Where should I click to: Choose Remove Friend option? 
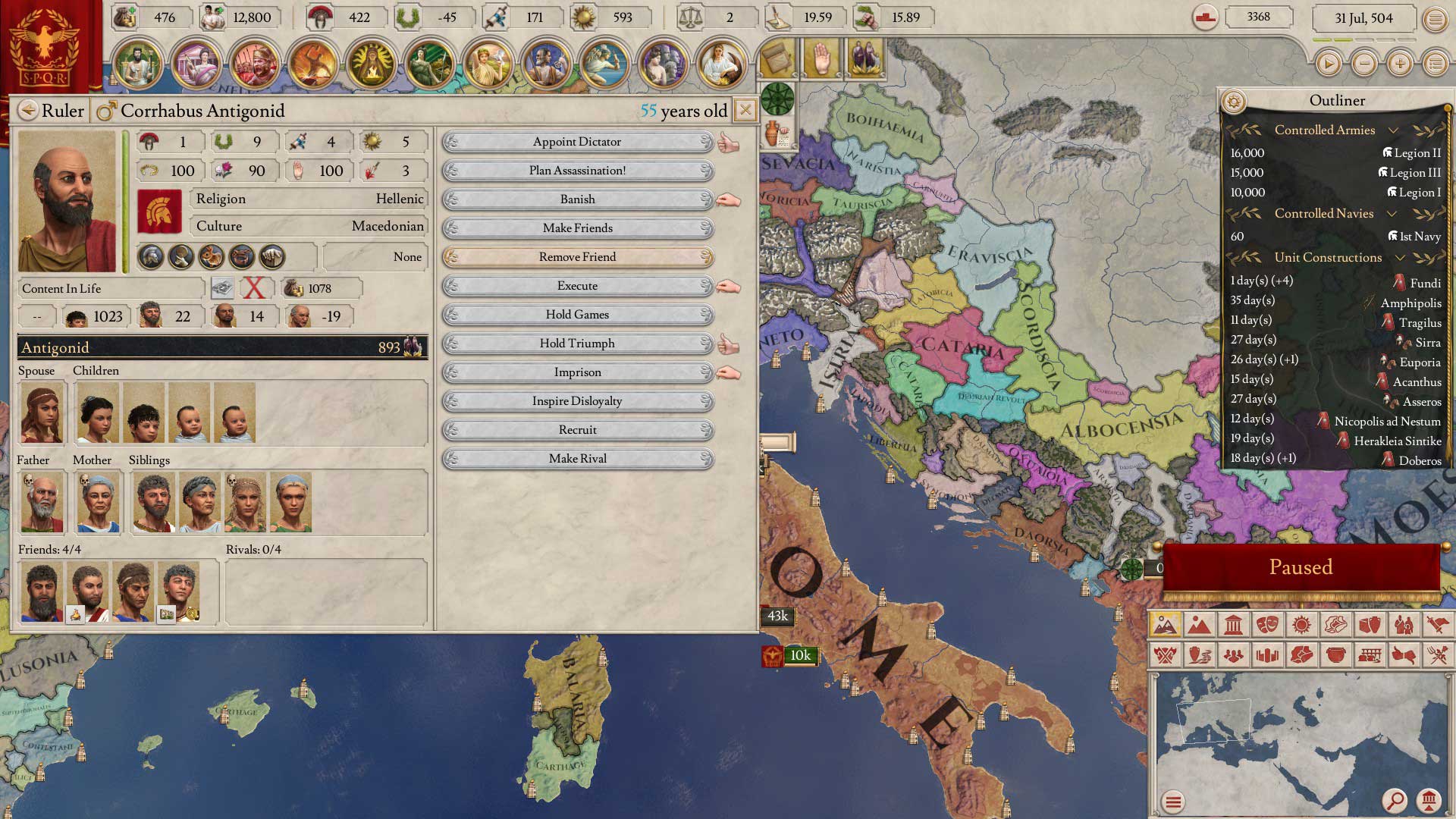[x=577, y=257]
